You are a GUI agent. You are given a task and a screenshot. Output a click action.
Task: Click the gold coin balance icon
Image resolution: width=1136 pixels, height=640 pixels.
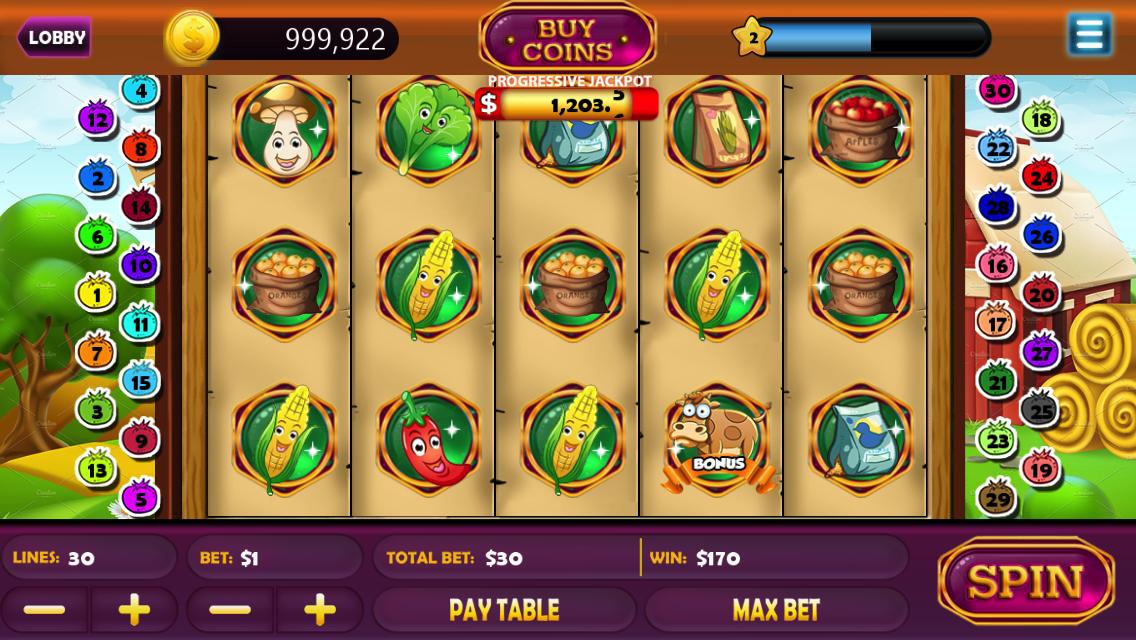pos(192,38)
